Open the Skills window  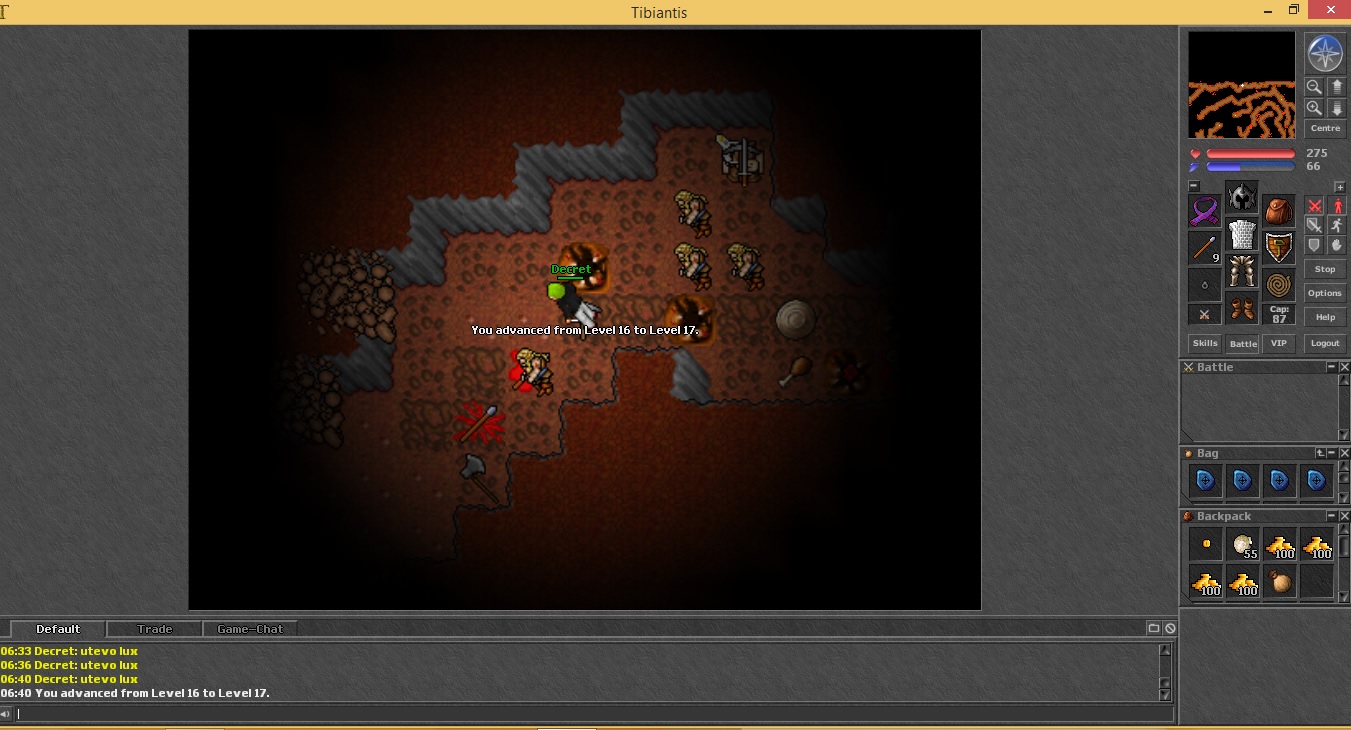tap(1205, 343)
